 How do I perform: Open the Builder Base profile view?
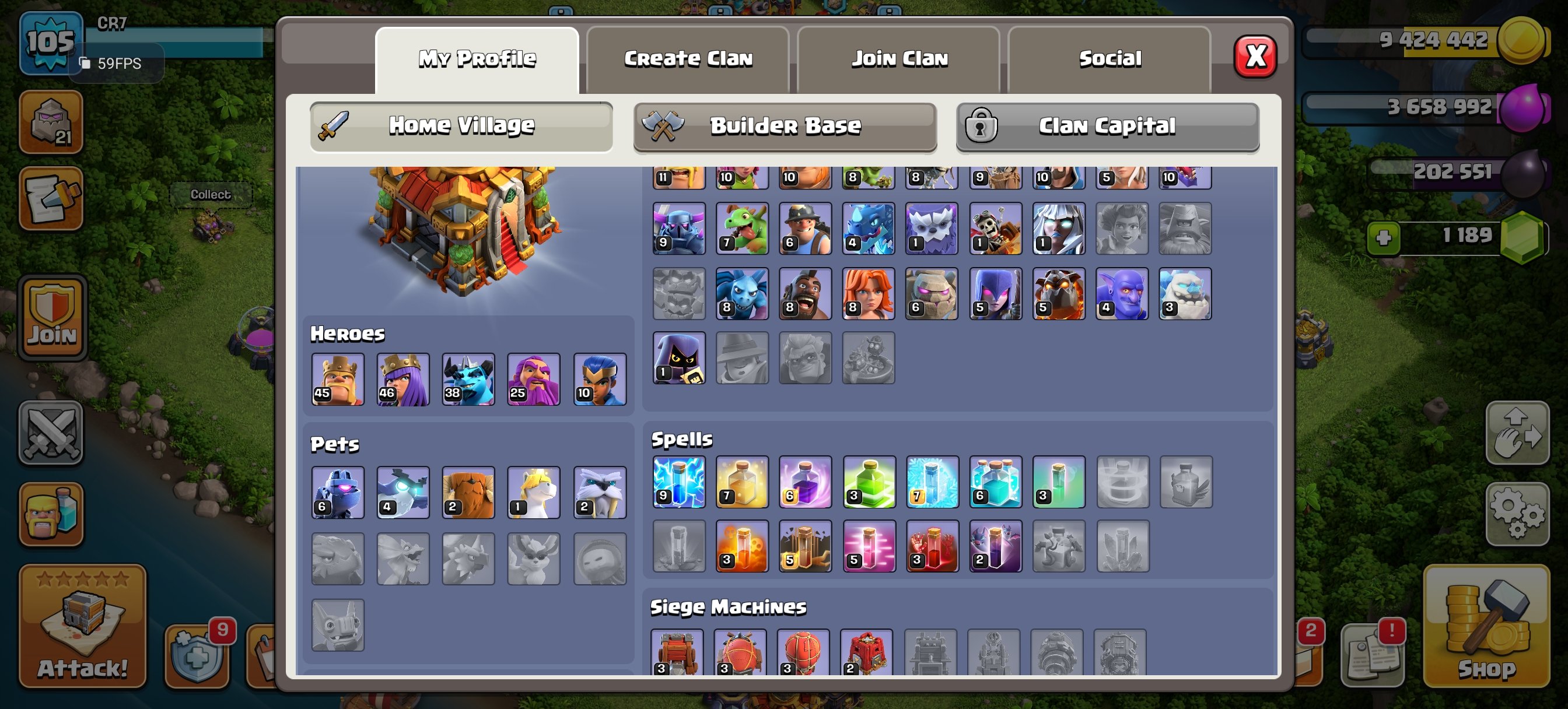(785, 125)
